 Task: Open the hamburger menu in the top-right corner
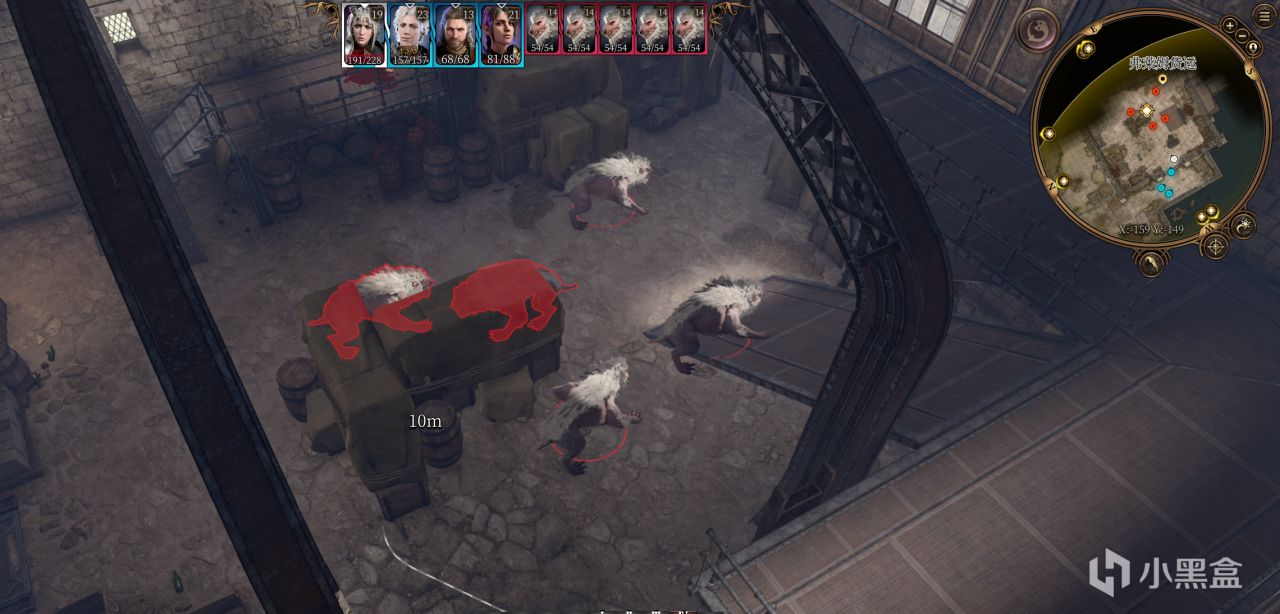tap(1264, 16)
